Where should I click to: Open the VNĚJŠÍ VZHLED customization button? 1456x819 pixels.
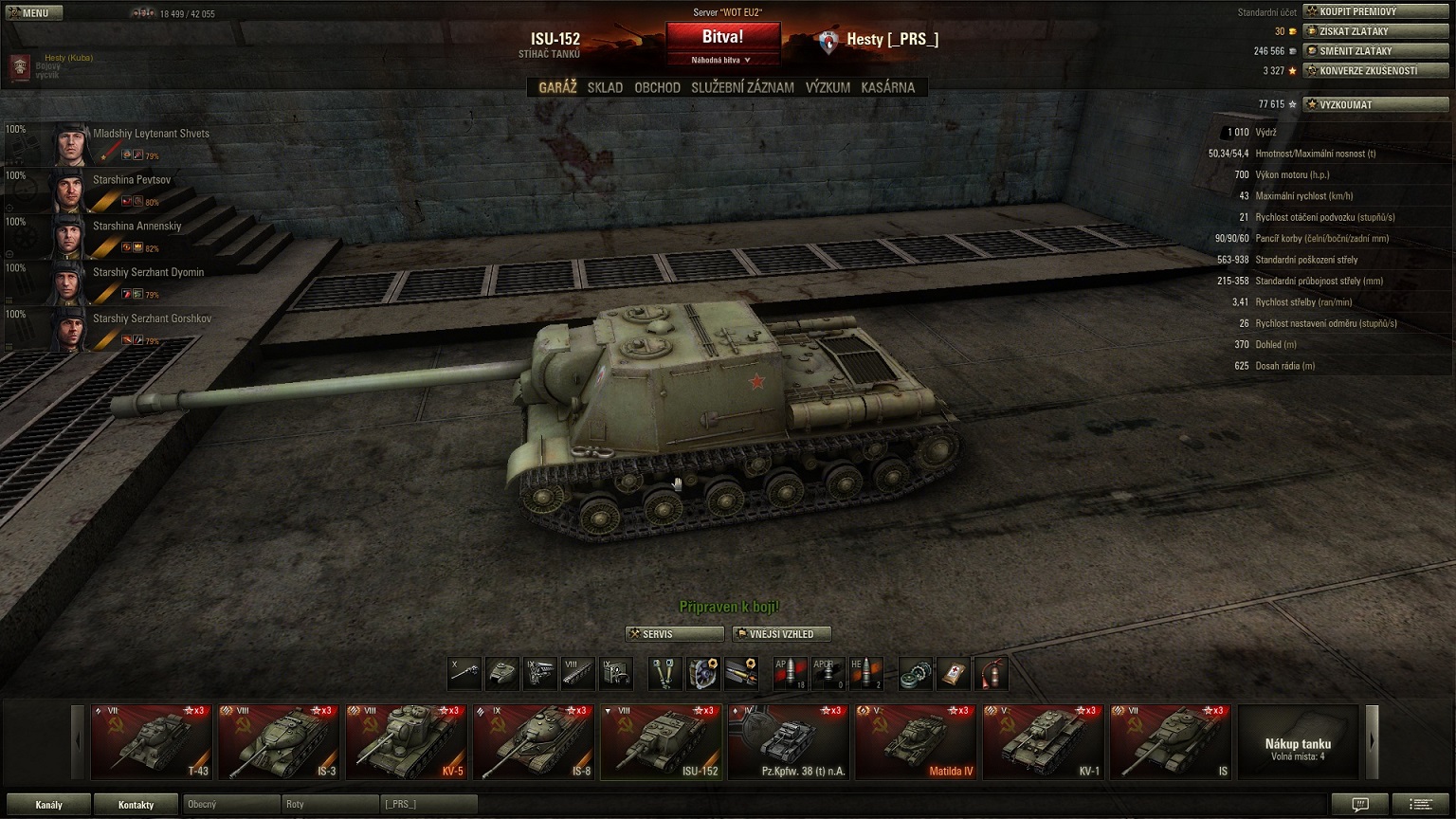click(782, 634)
